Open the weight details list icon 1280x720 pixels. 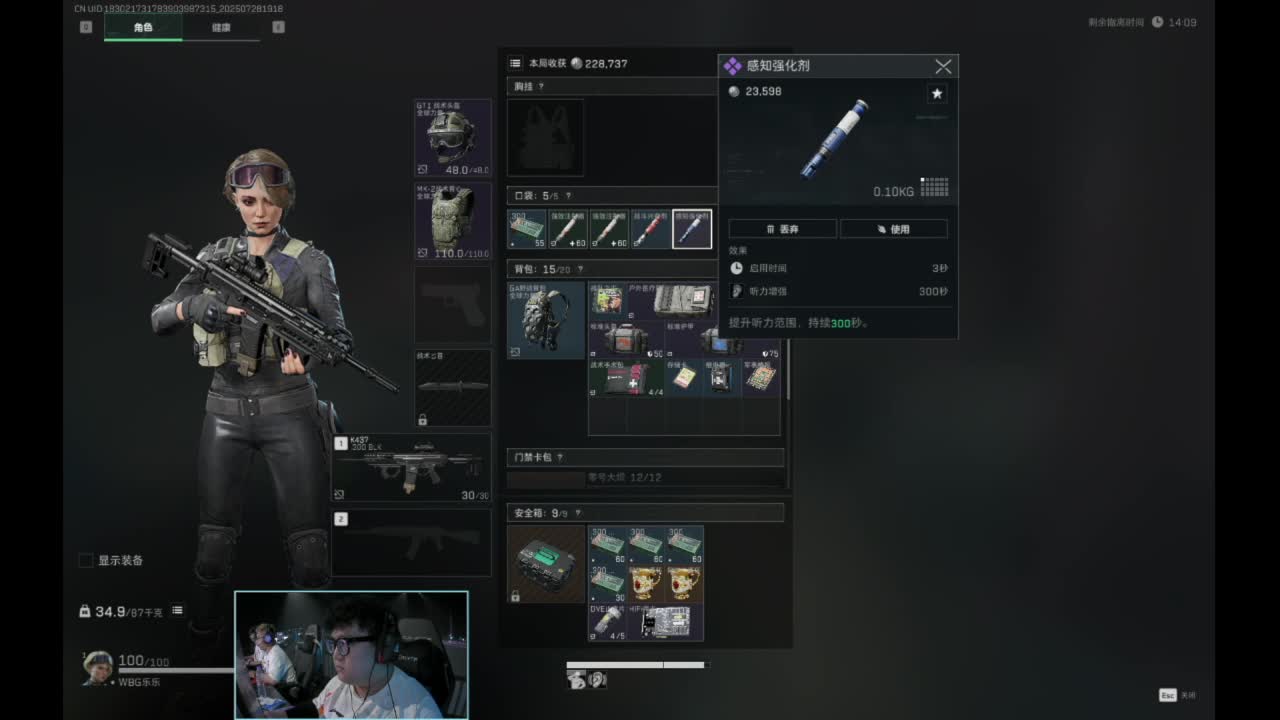(x=177, y=611)
